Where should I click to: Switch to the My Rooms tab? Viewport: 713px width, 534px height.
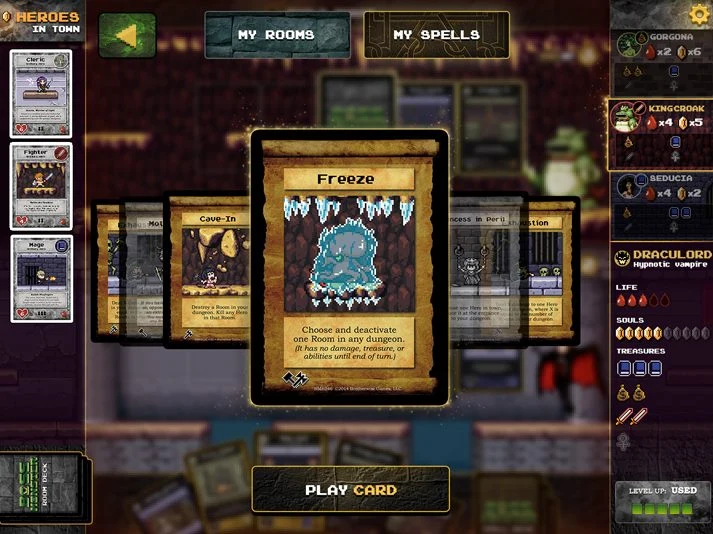point(276,35)
